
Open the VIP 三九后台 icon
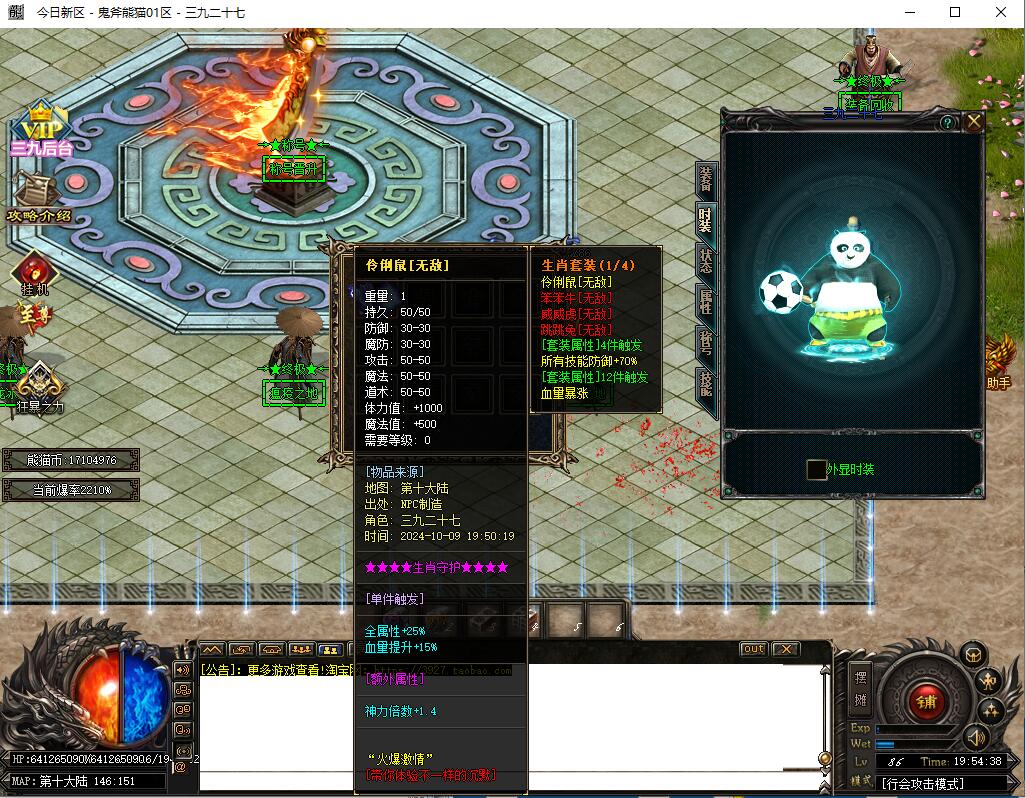pos(40,130)
